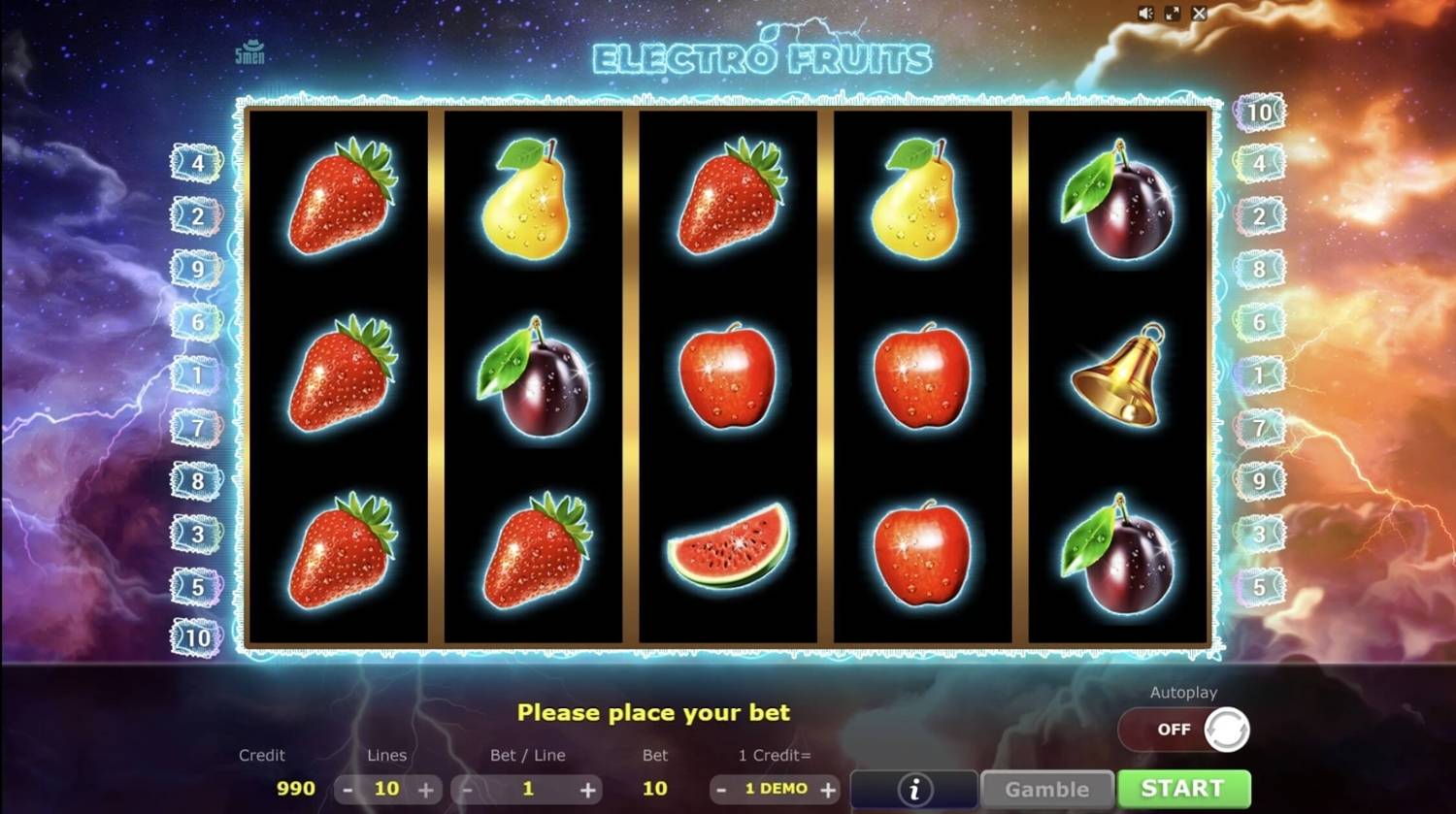Click the Credit value showing 990
This screenshot has height=814, width=1456.
click(x=294, y=789)
